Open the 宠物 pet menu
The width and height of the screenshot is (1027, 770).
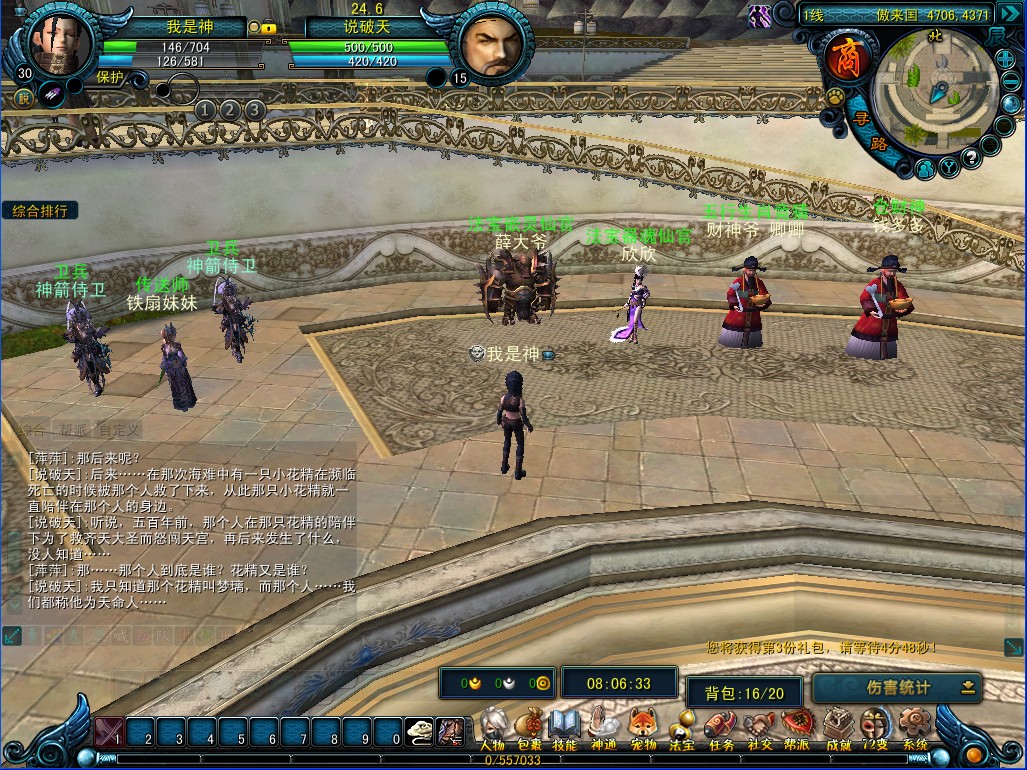[643, 727]
